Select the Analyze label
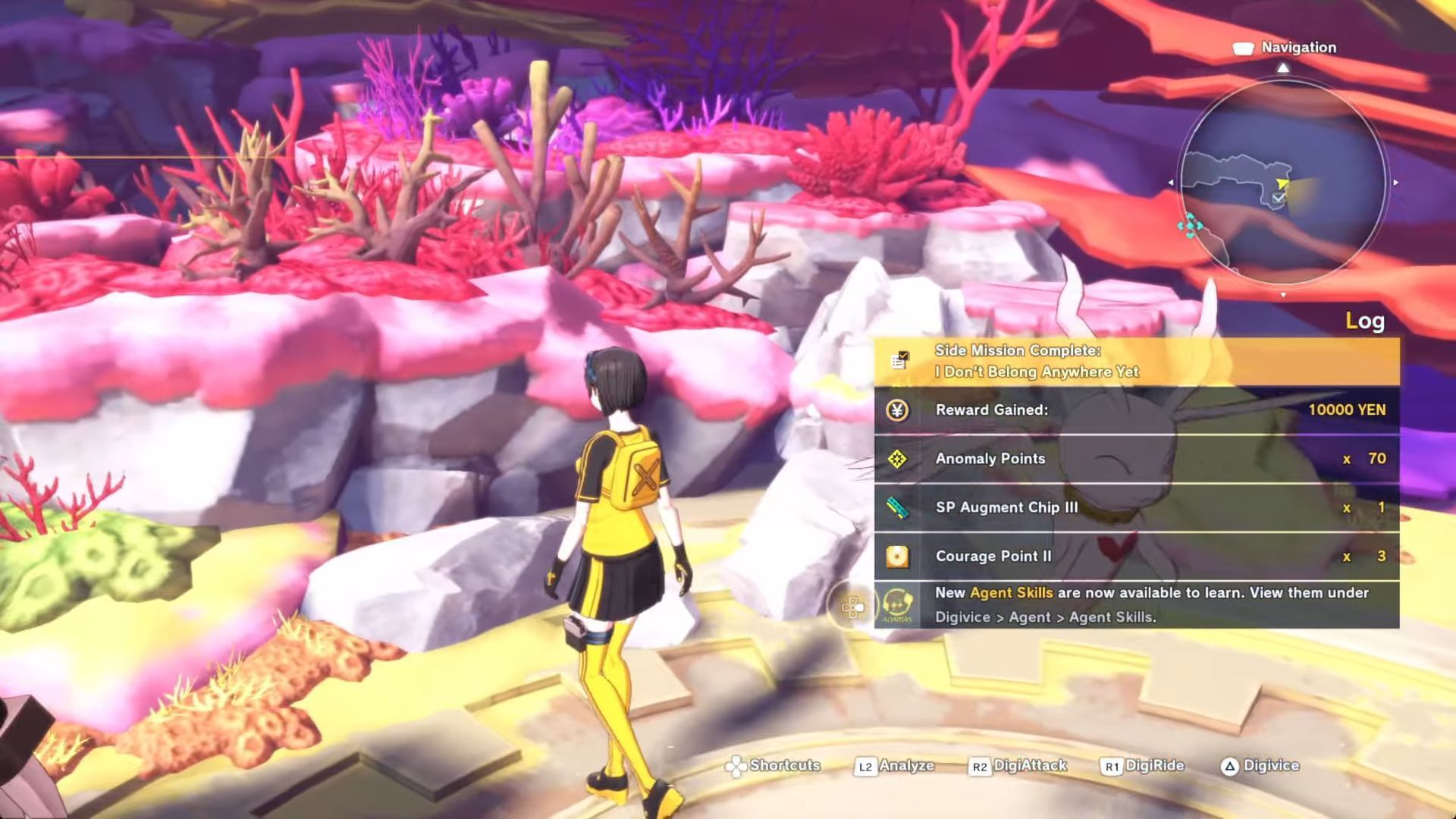Image resolution: width=1456 pixels, height=819 pixels. [905, 766]
